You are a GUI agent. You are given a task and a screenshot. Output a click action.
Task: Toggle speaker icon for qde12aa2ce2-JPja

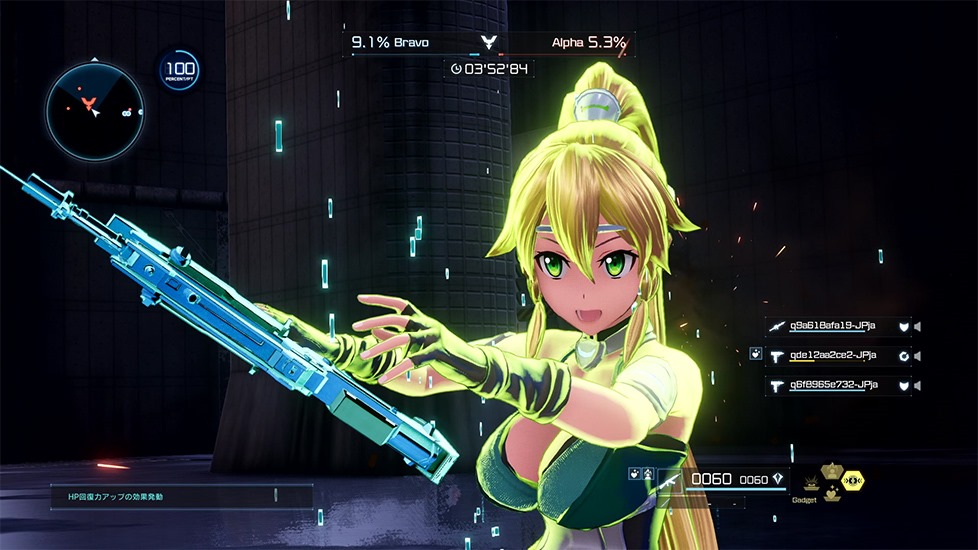coord(917,356)
